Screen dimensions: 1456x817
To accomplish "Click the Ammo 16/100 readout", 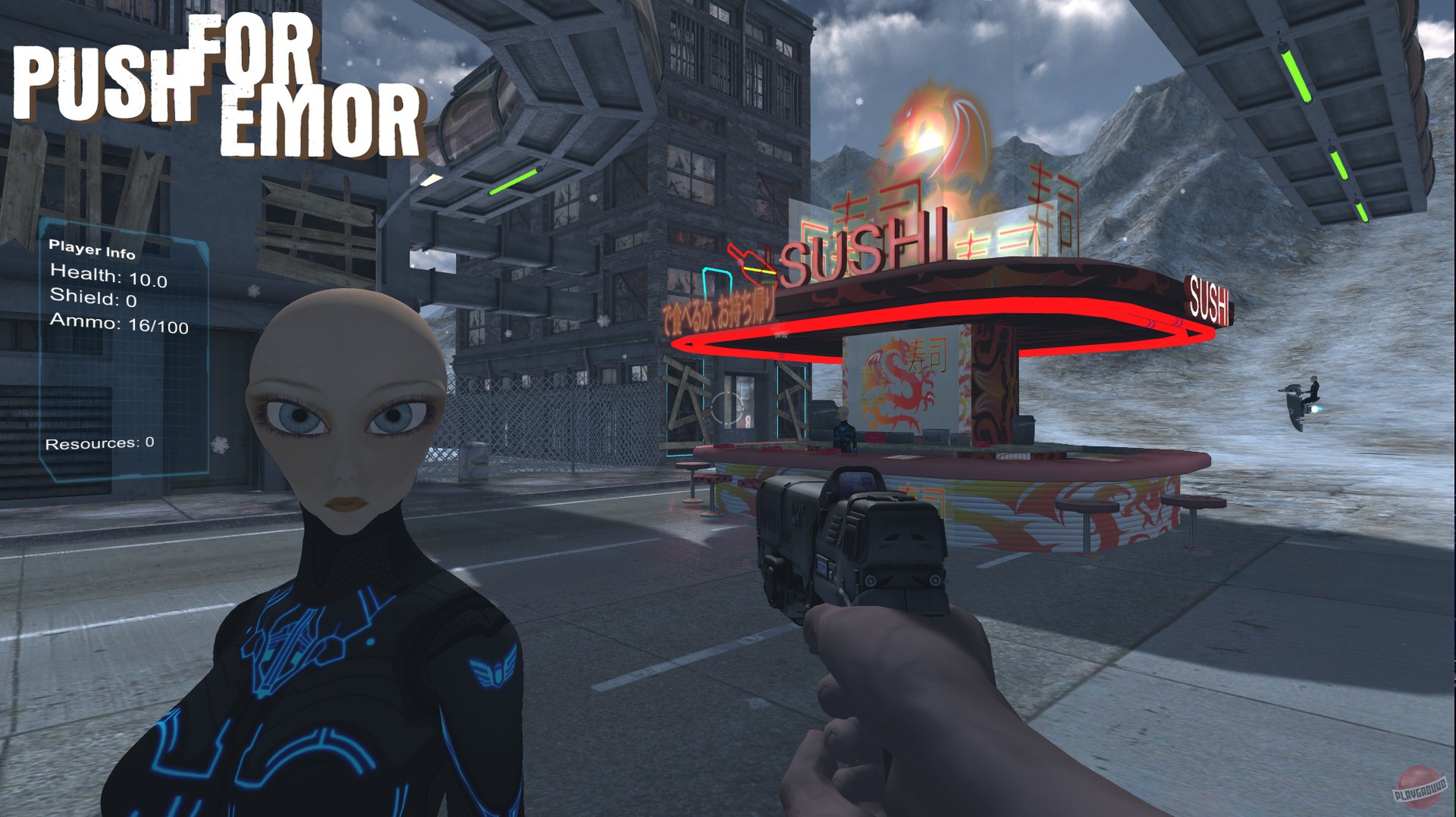I will [121, 327].
